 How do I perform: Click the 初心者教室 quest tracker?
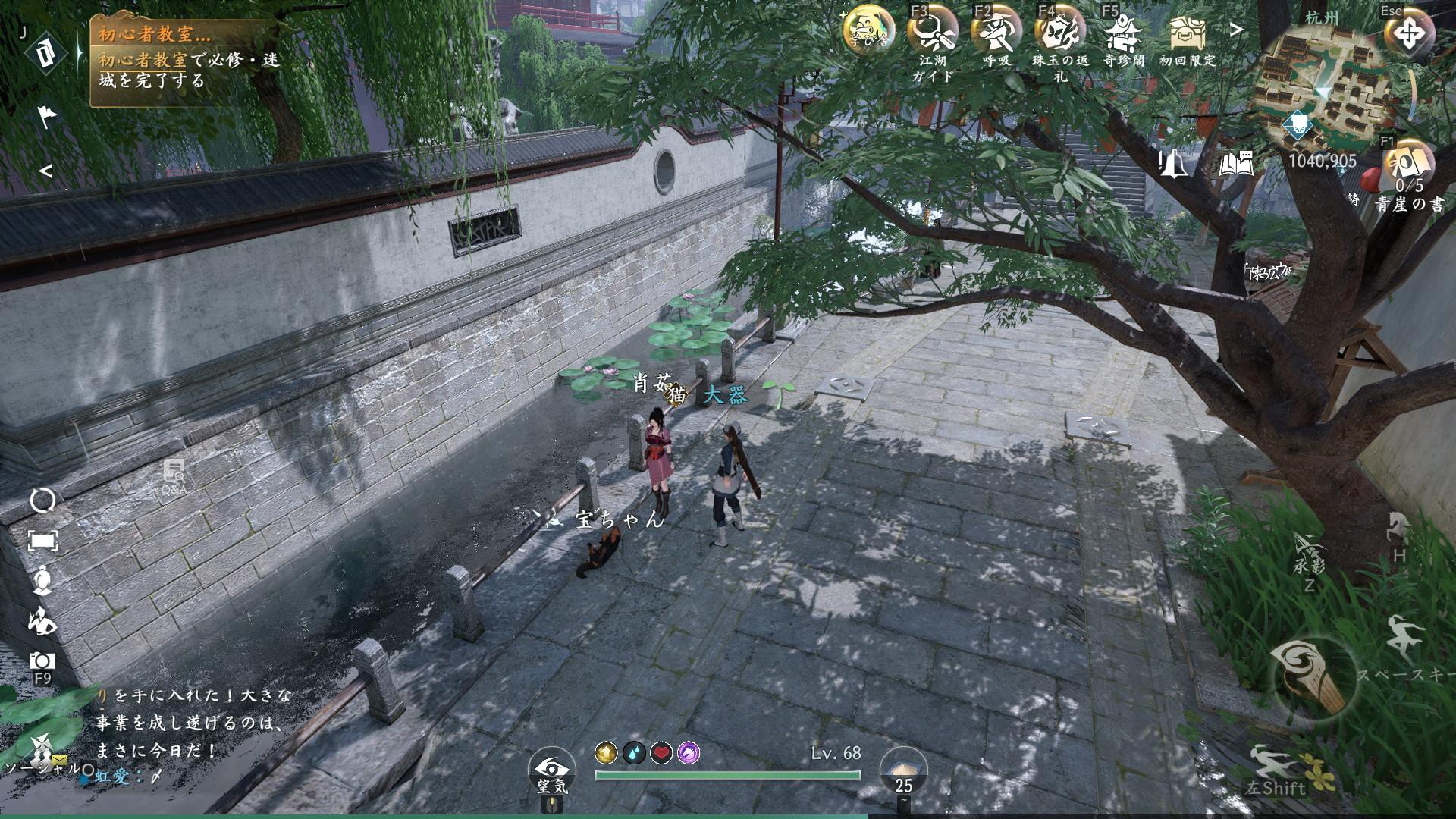[186, 61]
